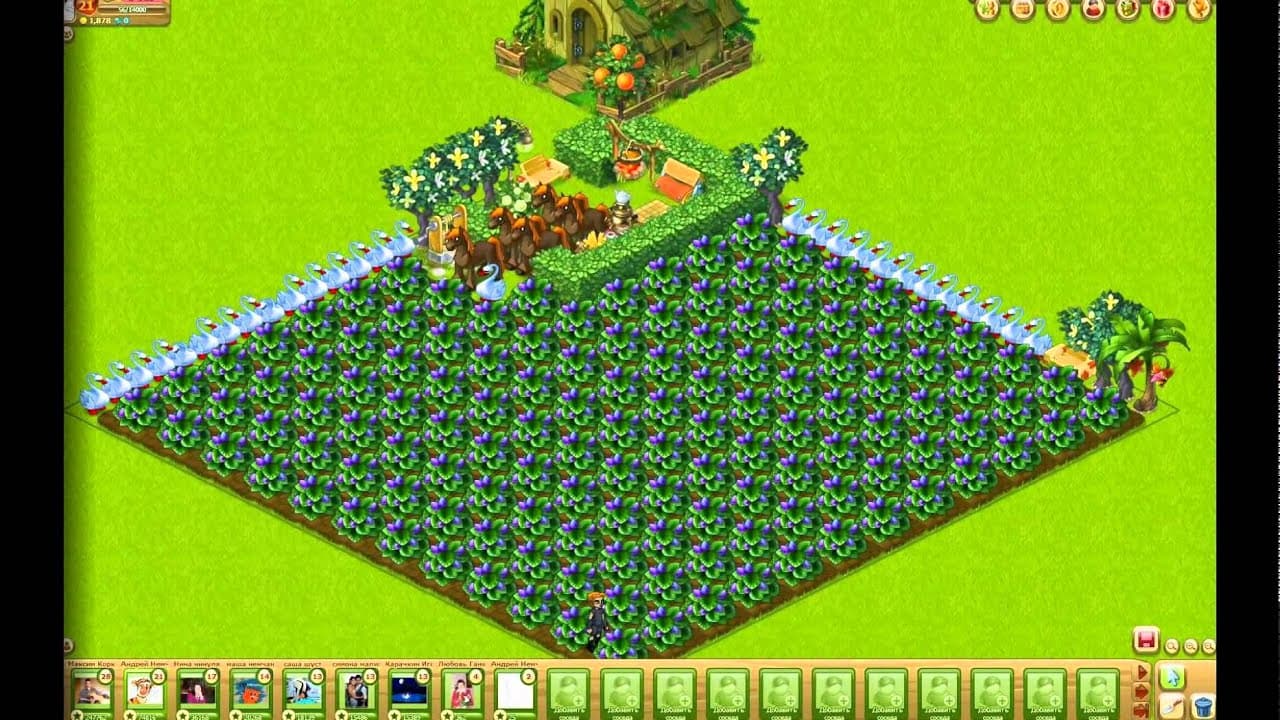The height and width of the screenshot is (720, 1280).
Task: Click the zoom out magnifier button
Action: pos(1172,646)
